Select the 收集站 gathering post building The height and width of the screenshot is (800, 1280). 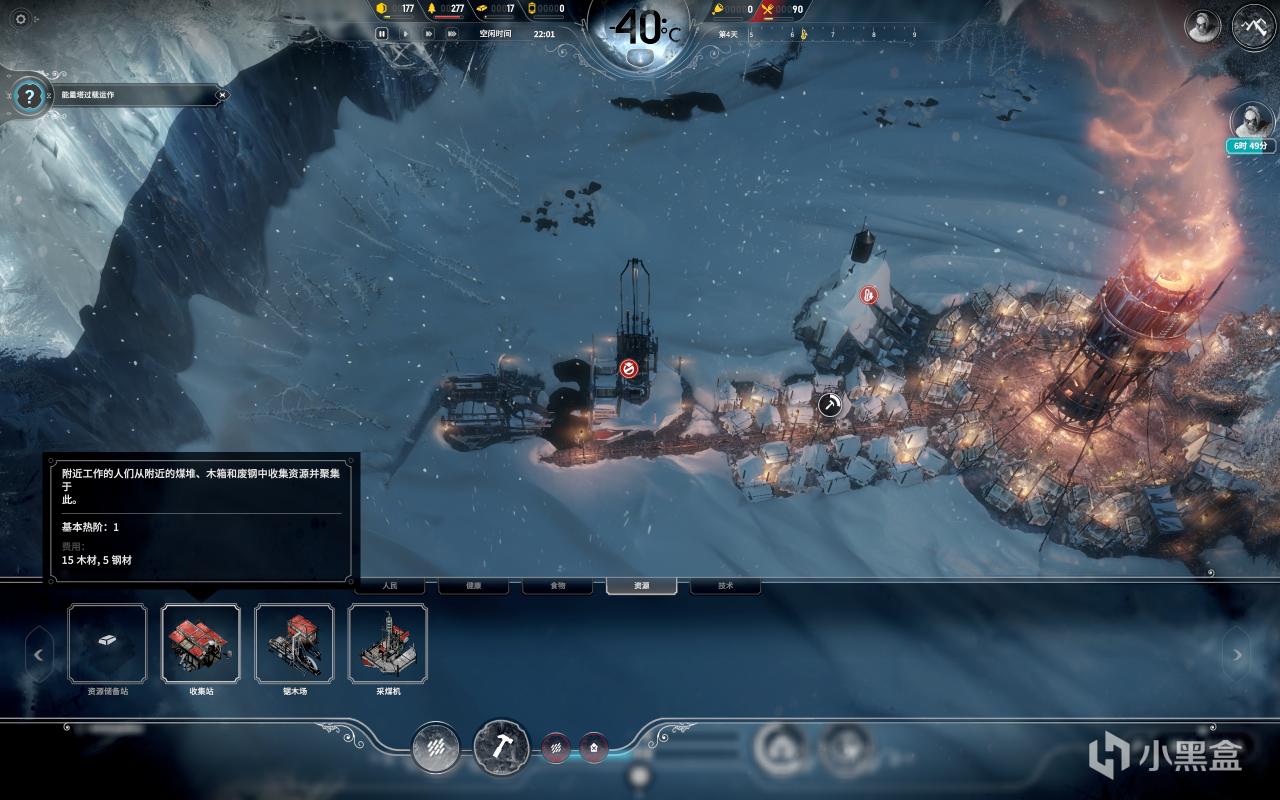tap(200, 643)
